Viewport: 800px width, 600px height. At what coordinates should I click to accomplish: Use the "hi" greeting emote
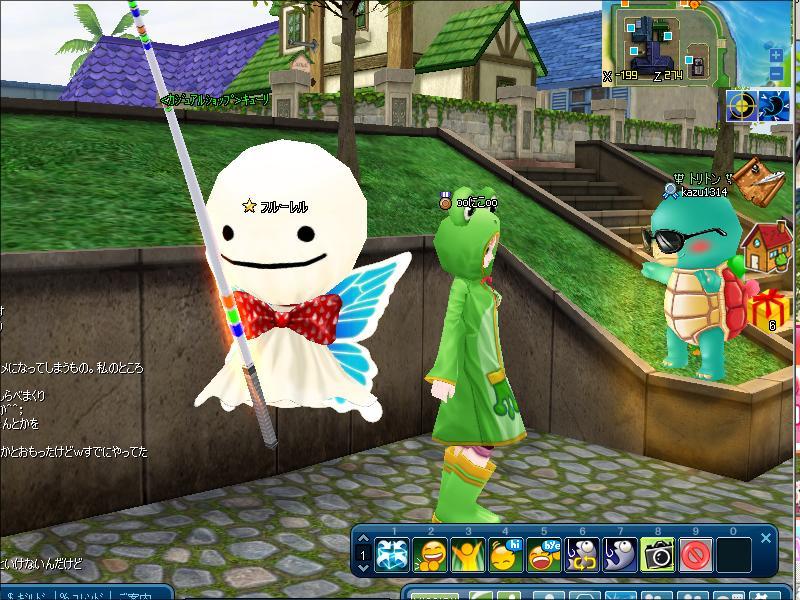(x=505, y=552)
